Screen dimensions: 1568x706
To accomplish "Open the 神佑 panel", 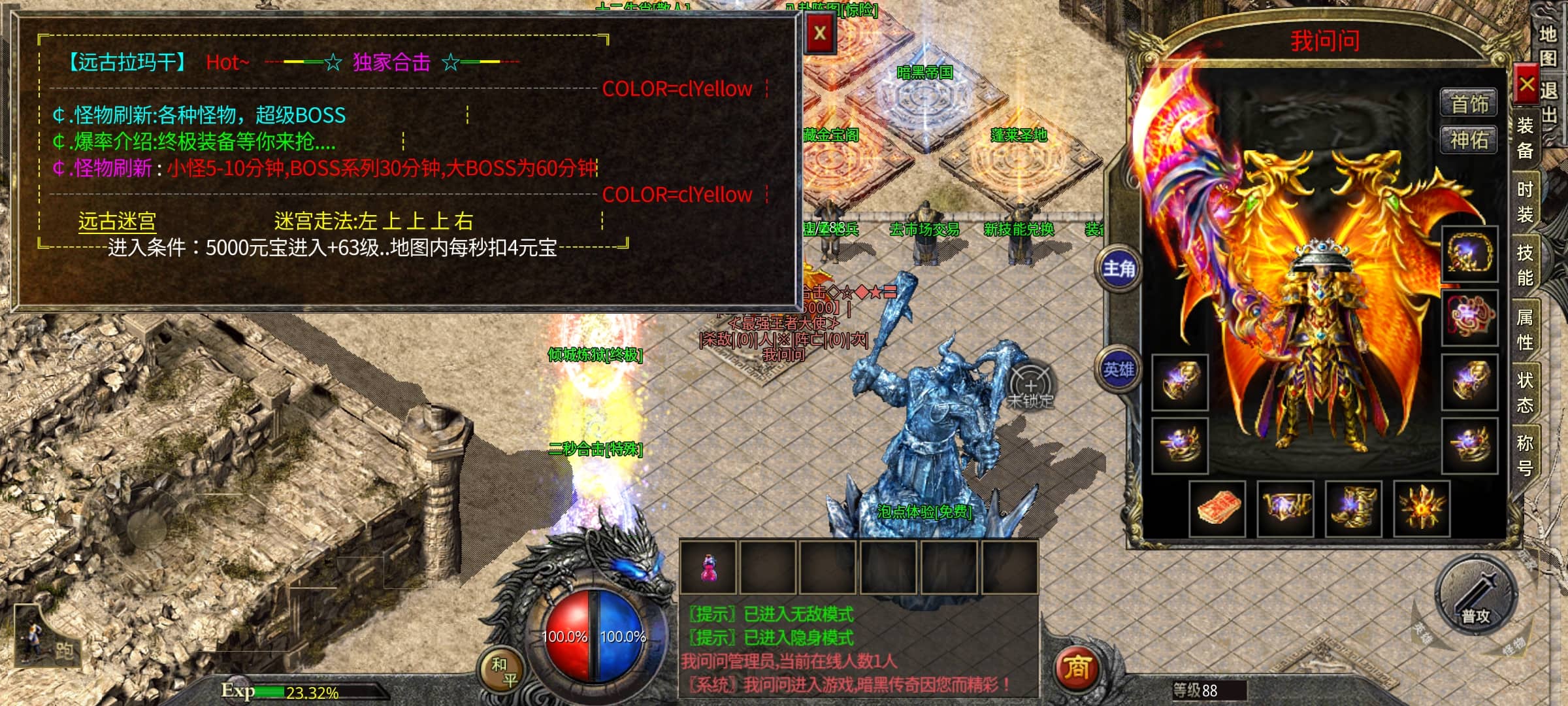I will [1469, 140].
